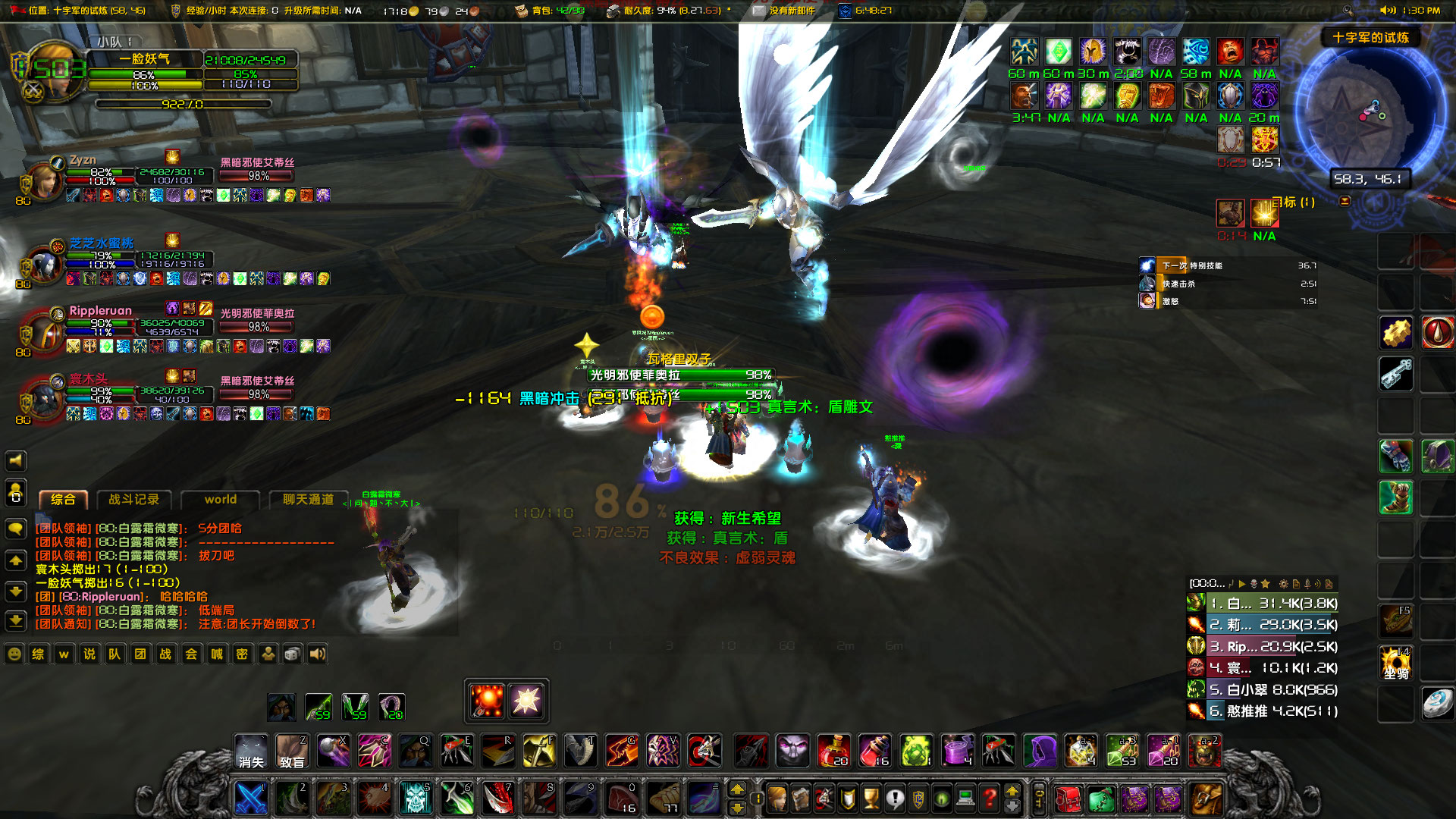
Task: Toggle chat sound with the speaker button
Action: 316,654
